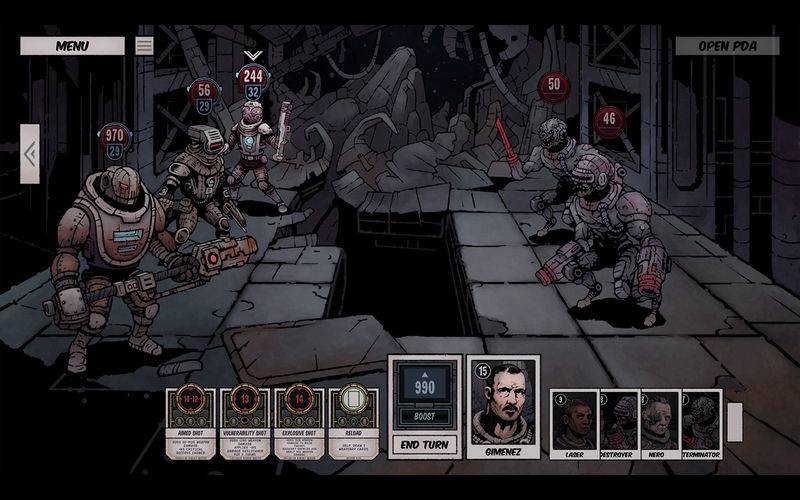Play the Aimed Shot card

(x=191, y=422)
